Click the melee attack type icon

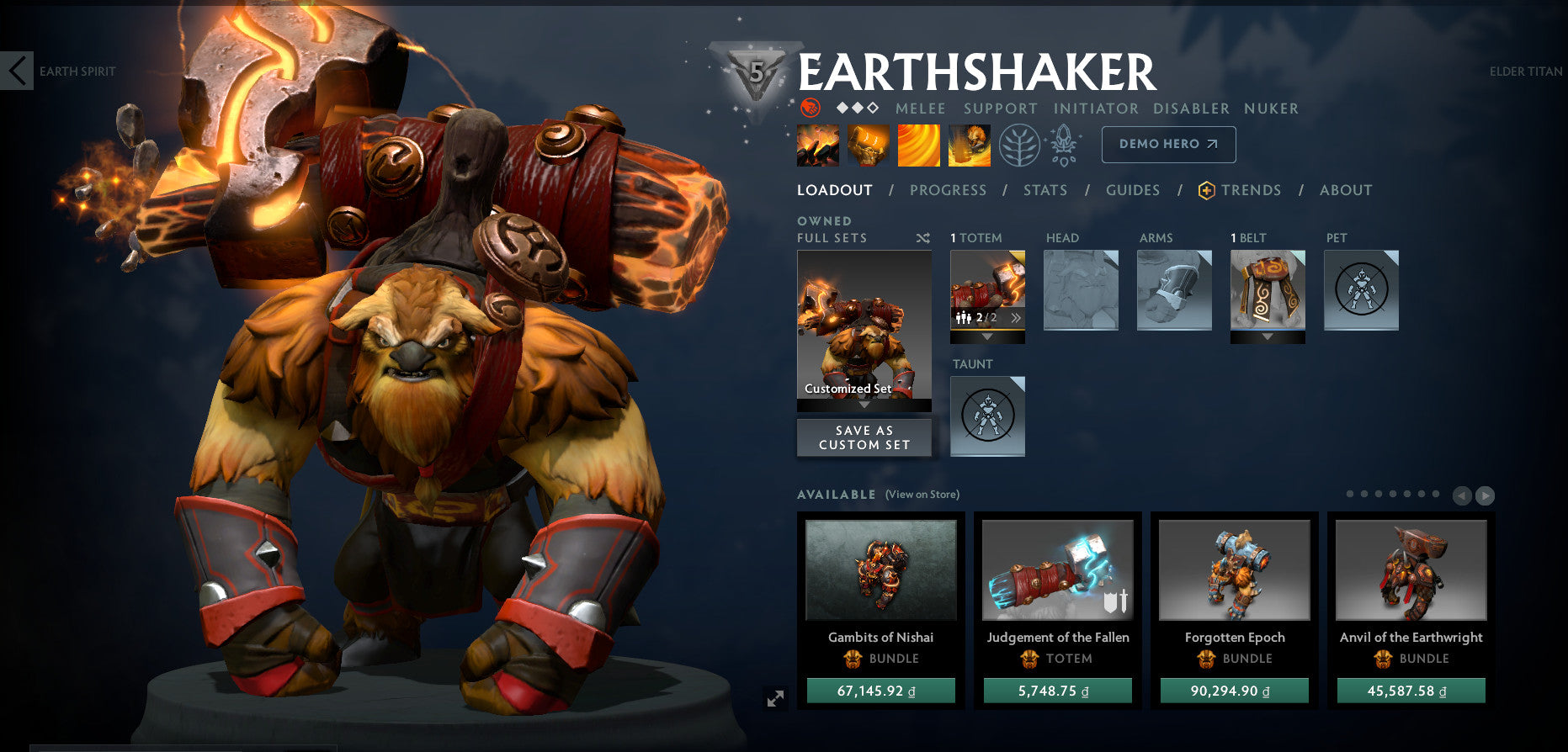810,108
